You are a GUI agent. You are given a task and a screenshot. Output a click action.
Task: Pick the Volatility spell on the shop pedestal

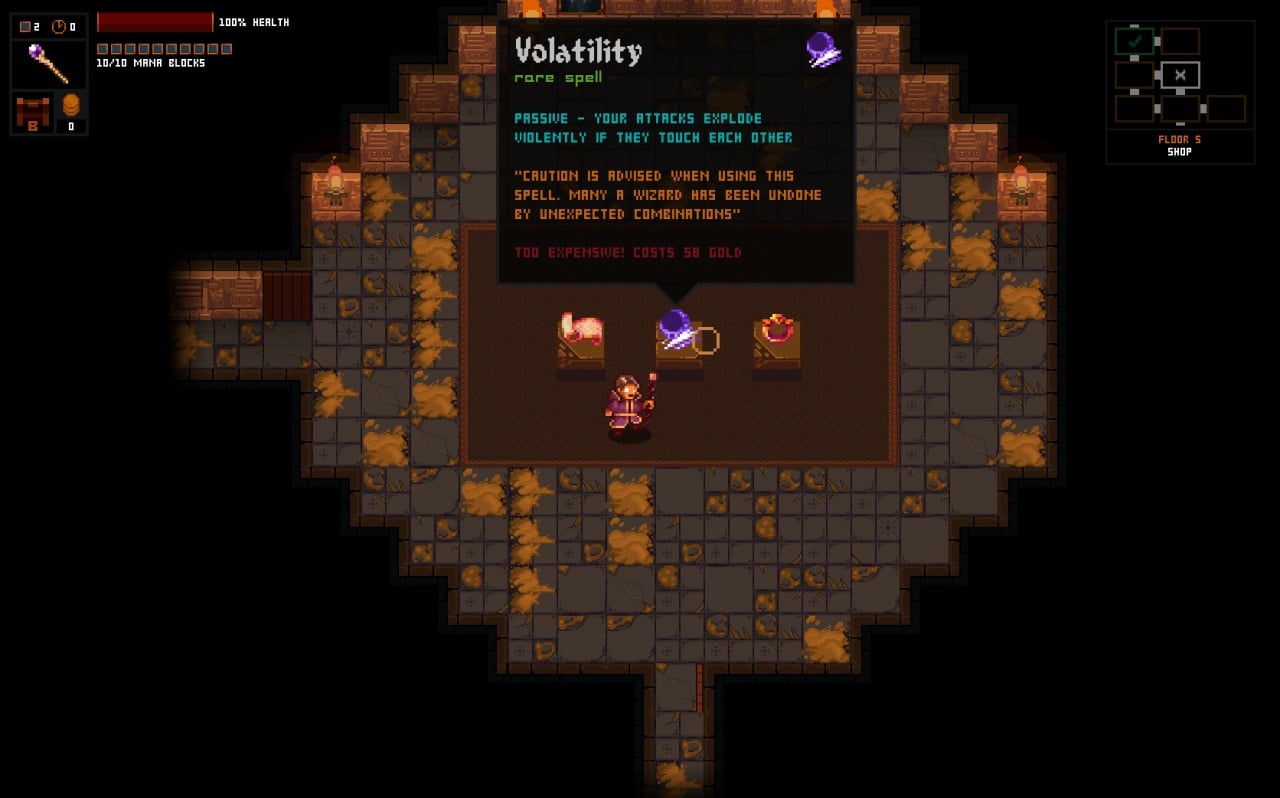tap(677, 330)
